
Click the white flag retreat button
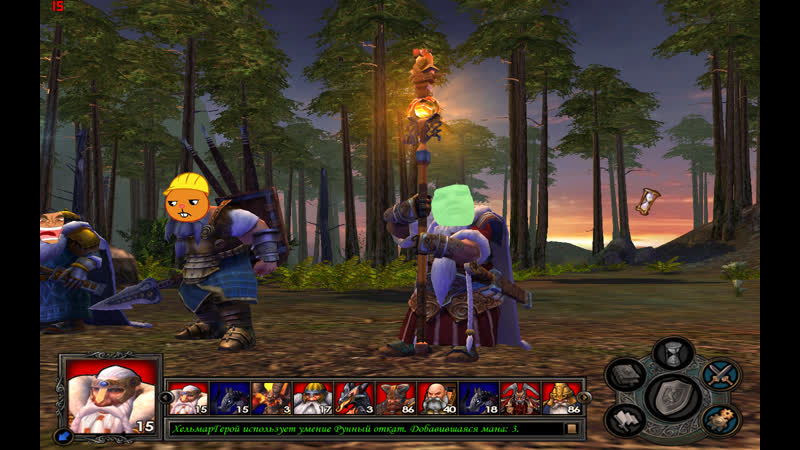pyautogui.click(x=625, y=420)
